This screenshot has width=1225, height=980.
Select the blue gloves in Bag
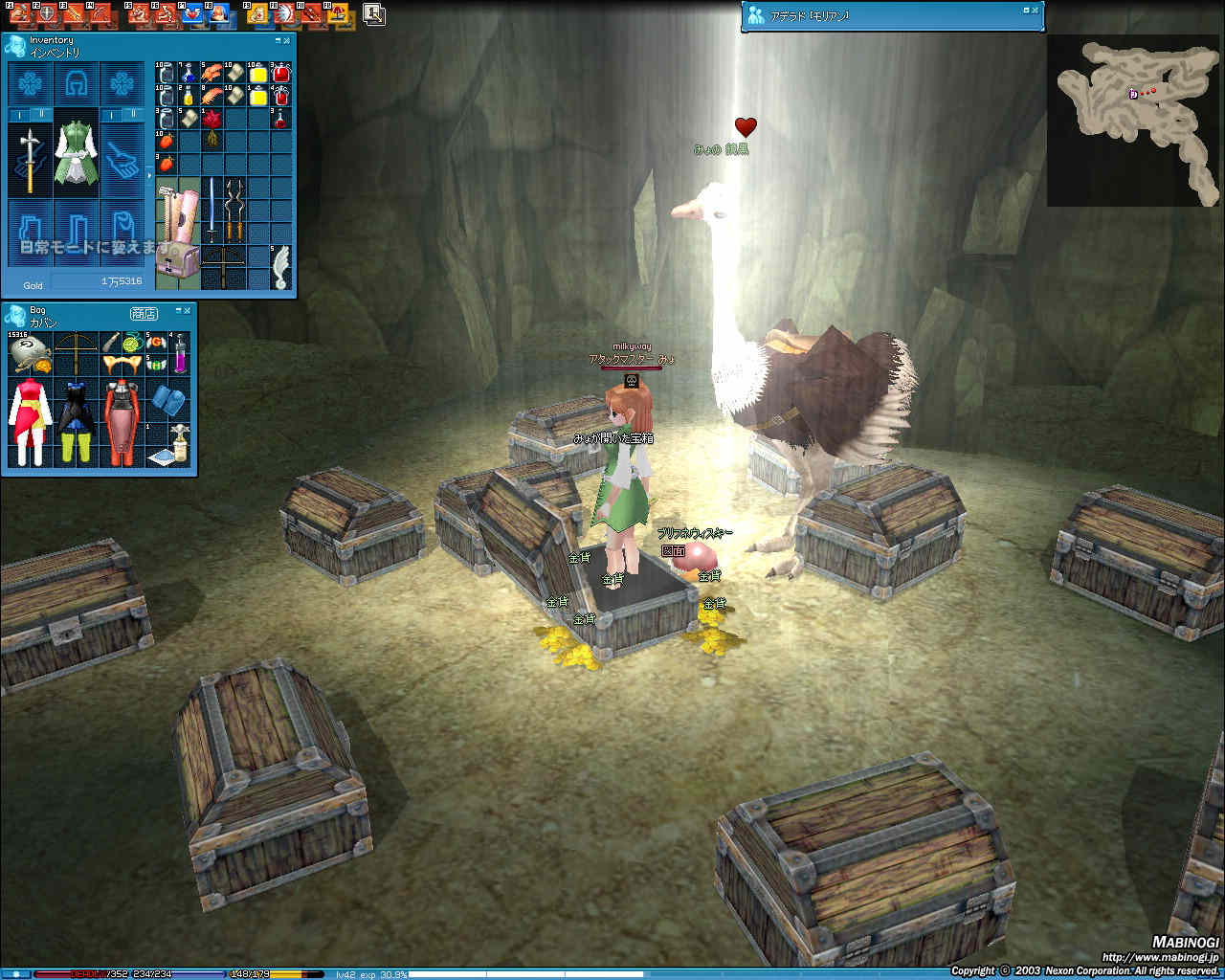[167, 399]
